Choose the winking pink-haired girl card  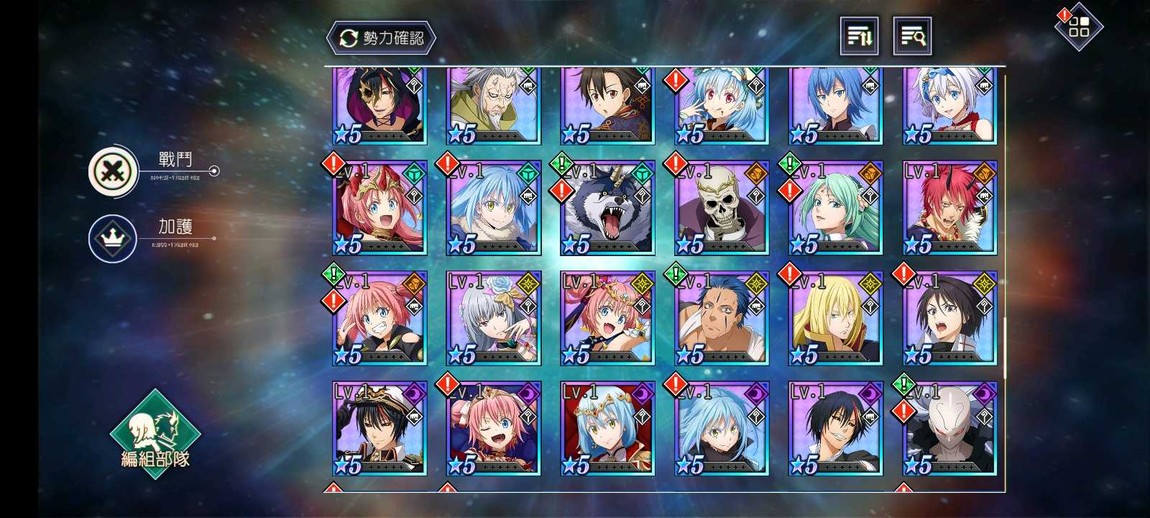495,428
